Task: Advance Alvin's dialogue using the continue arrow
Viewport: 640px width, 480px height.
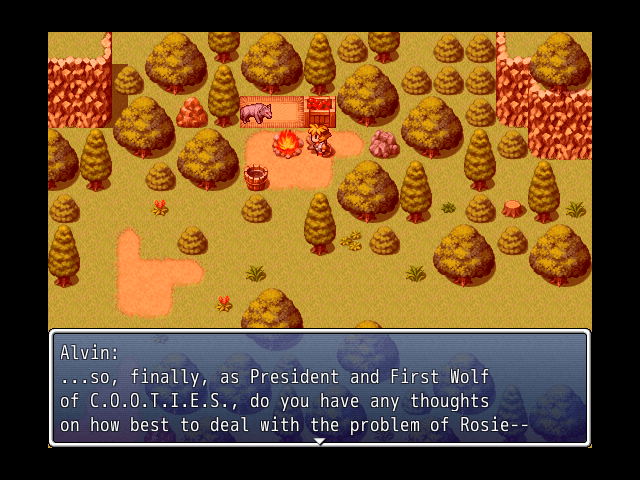Action: point(319,441)
